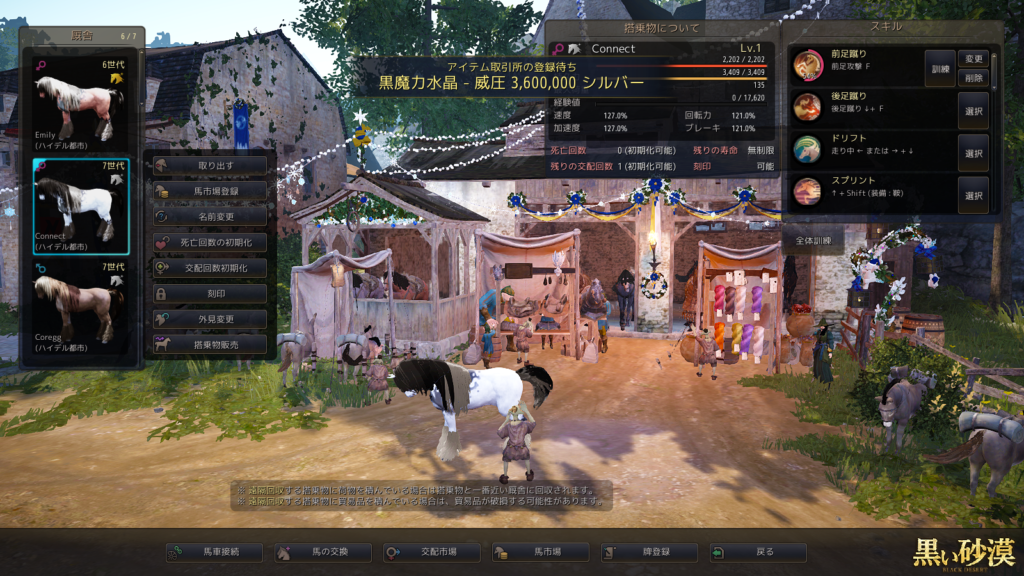
Task: Click 選択 for the ドリフト skill
Action: click(x=973, y=153)
